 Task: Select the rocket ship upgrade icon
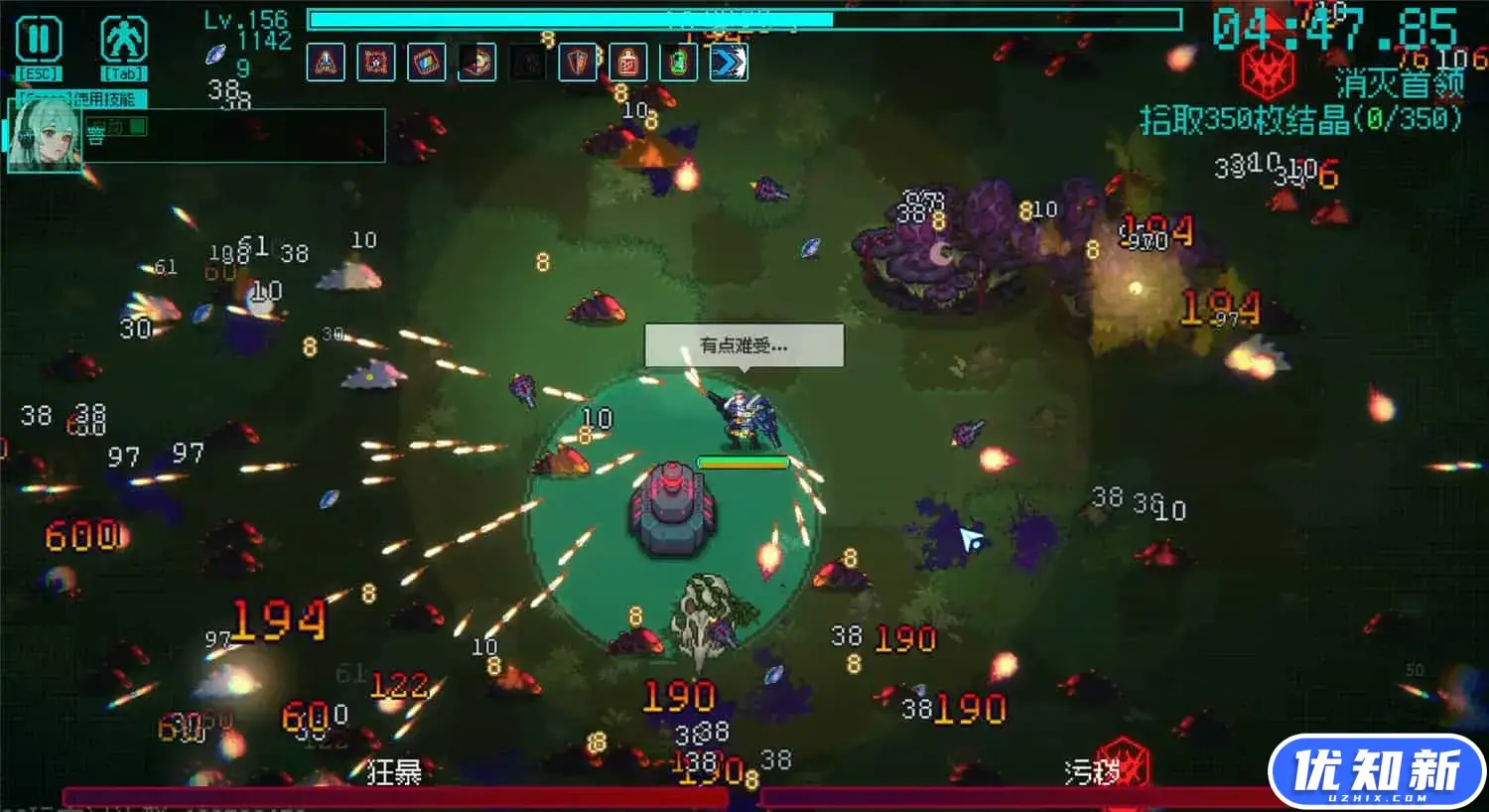pyautogui.click(x=326, y=63)
